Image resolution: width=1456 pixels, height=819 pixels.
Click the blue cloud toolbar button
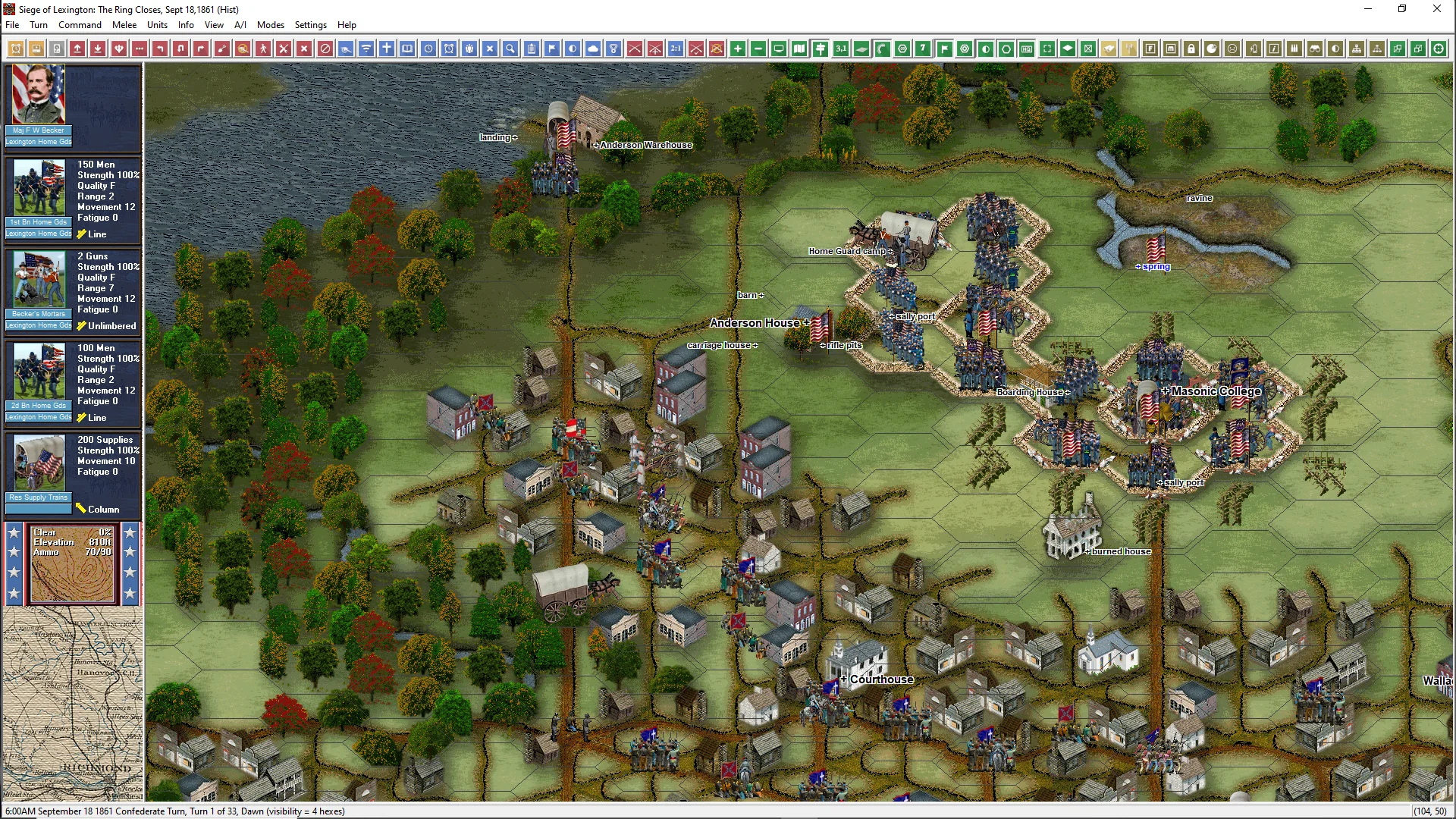point(593,49)
